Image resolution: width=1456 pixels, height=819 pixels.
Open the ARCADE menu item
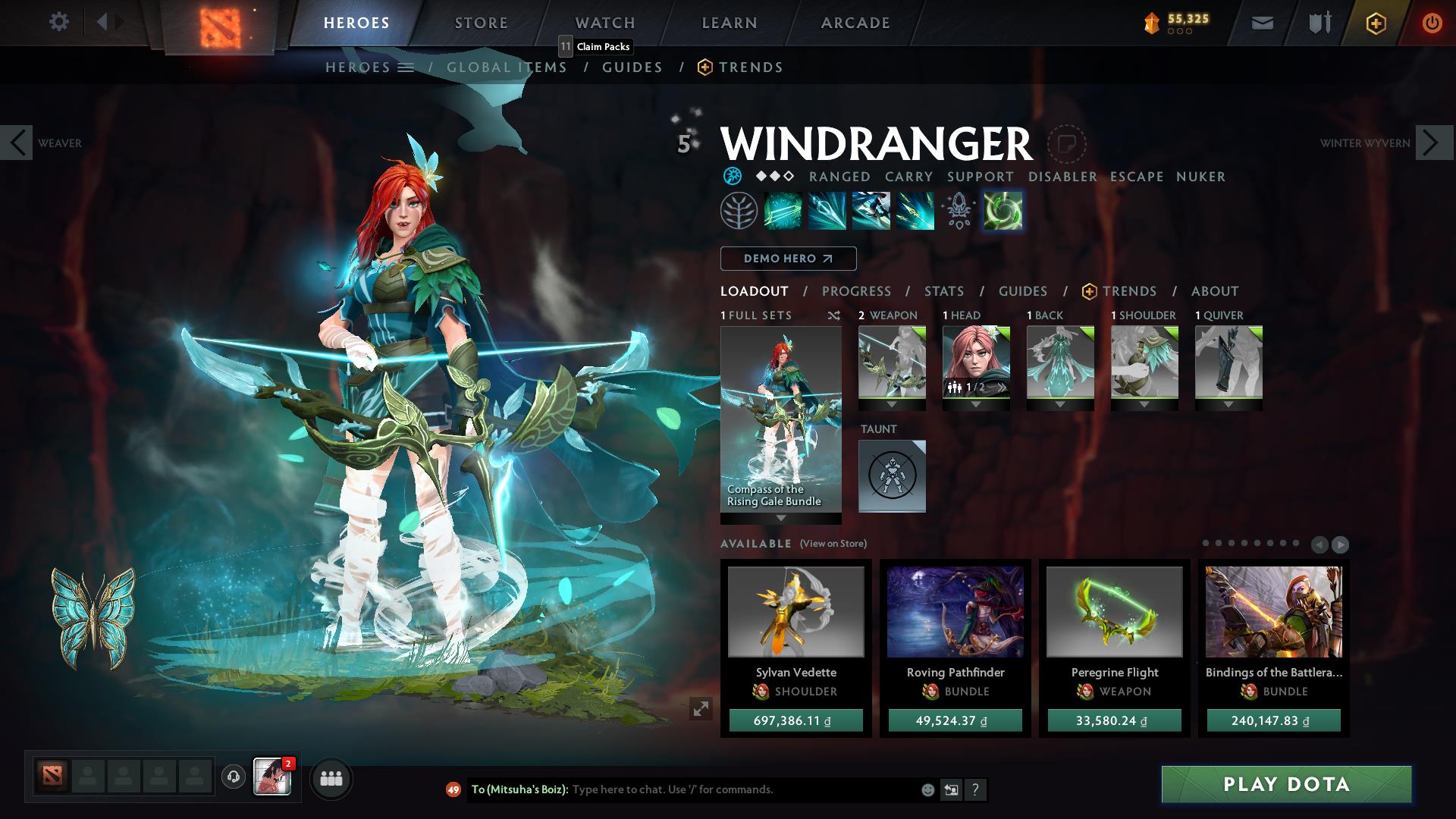click(855, 23)
